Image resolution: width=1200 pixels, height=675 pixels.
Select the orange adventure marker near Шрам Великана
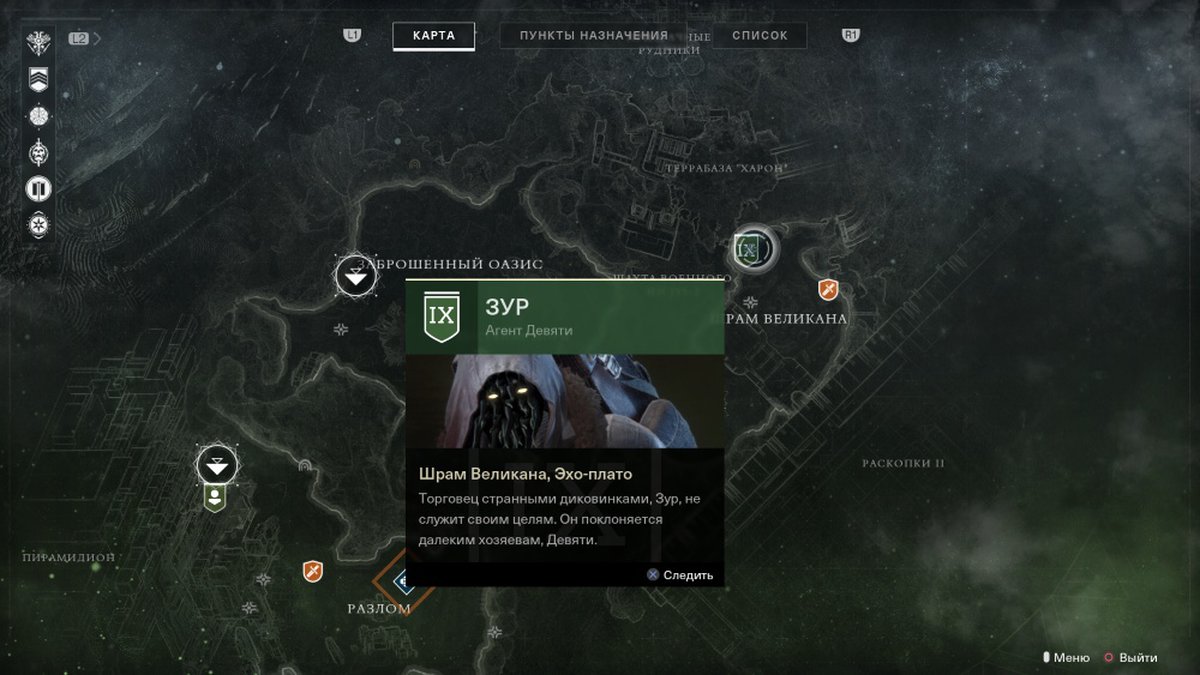click(x=827, y=290)
